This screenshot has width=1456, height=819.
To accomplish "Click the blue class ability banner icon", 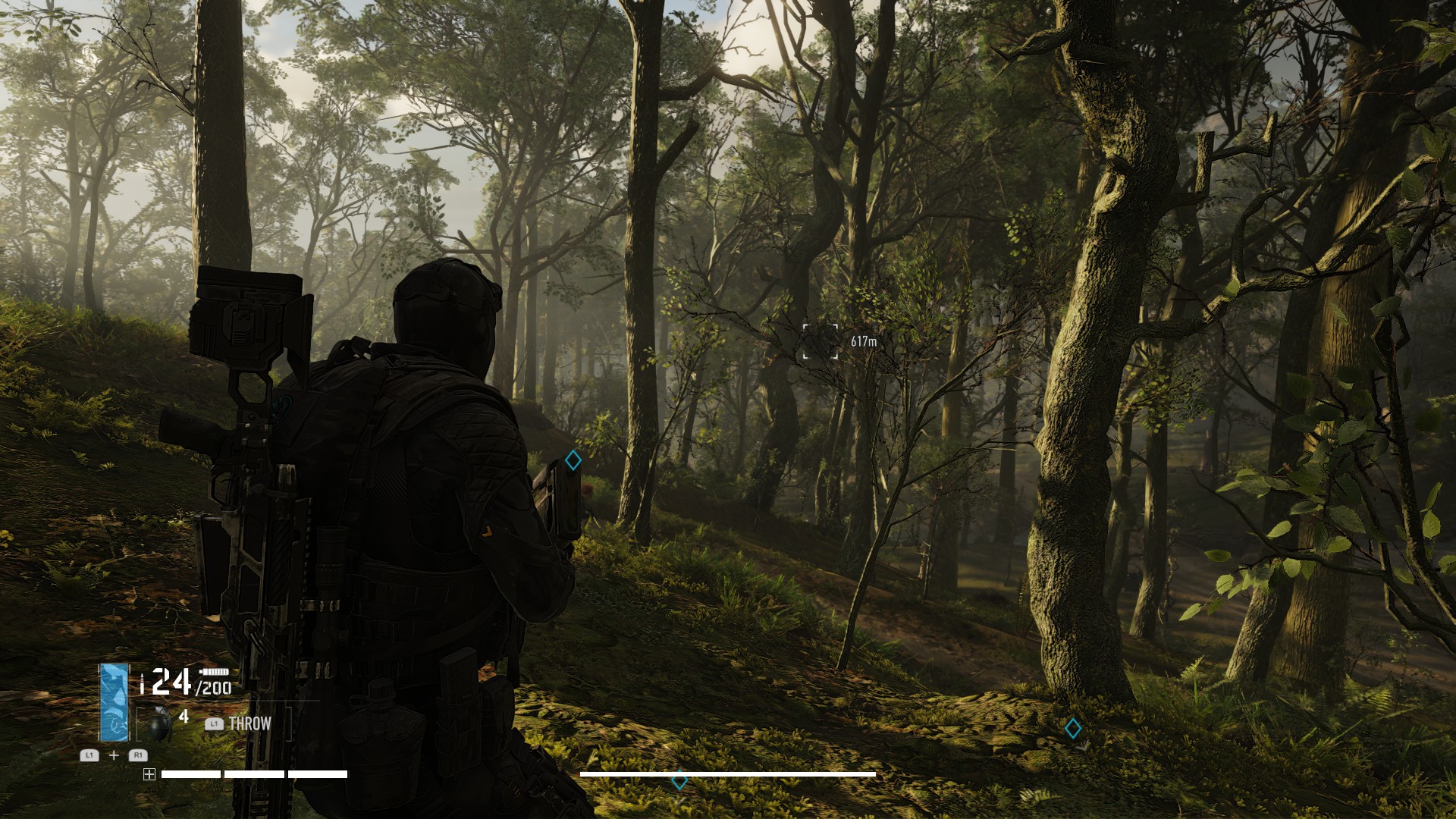I will click(x=115, y=702).
